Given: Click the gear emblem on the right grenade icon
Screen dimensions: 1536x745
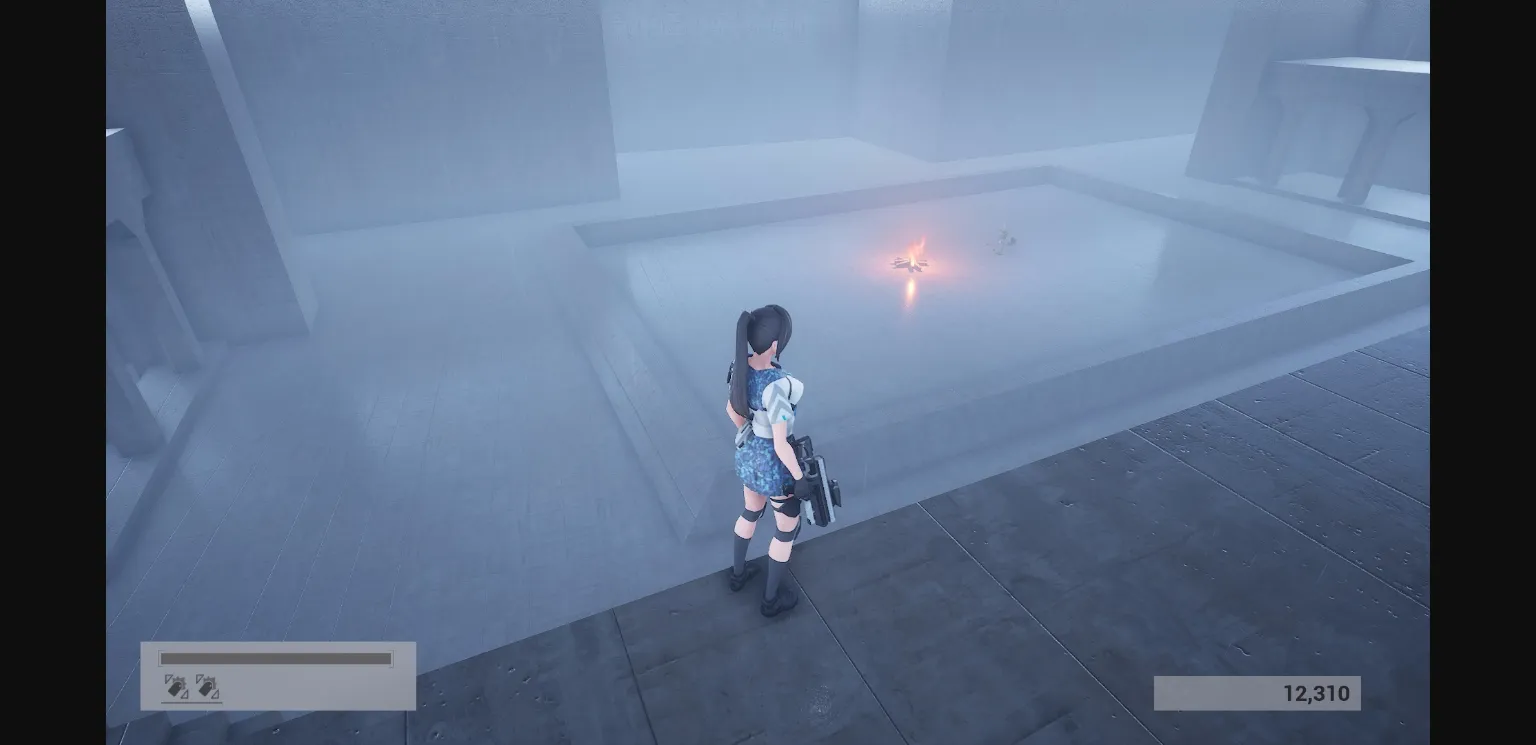Looking at the screenshot, I should pyautogui.click(x=210, y=682).
